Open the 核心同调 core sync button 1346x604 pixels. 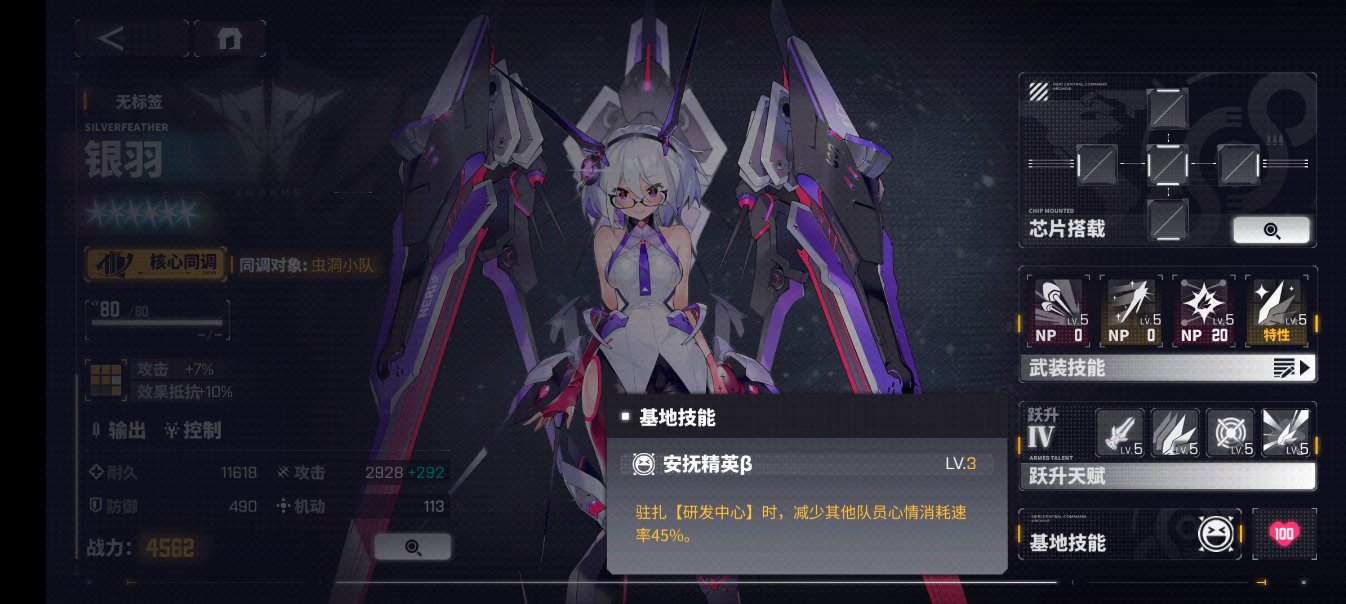pyautogui.click(x=158, y=264)
